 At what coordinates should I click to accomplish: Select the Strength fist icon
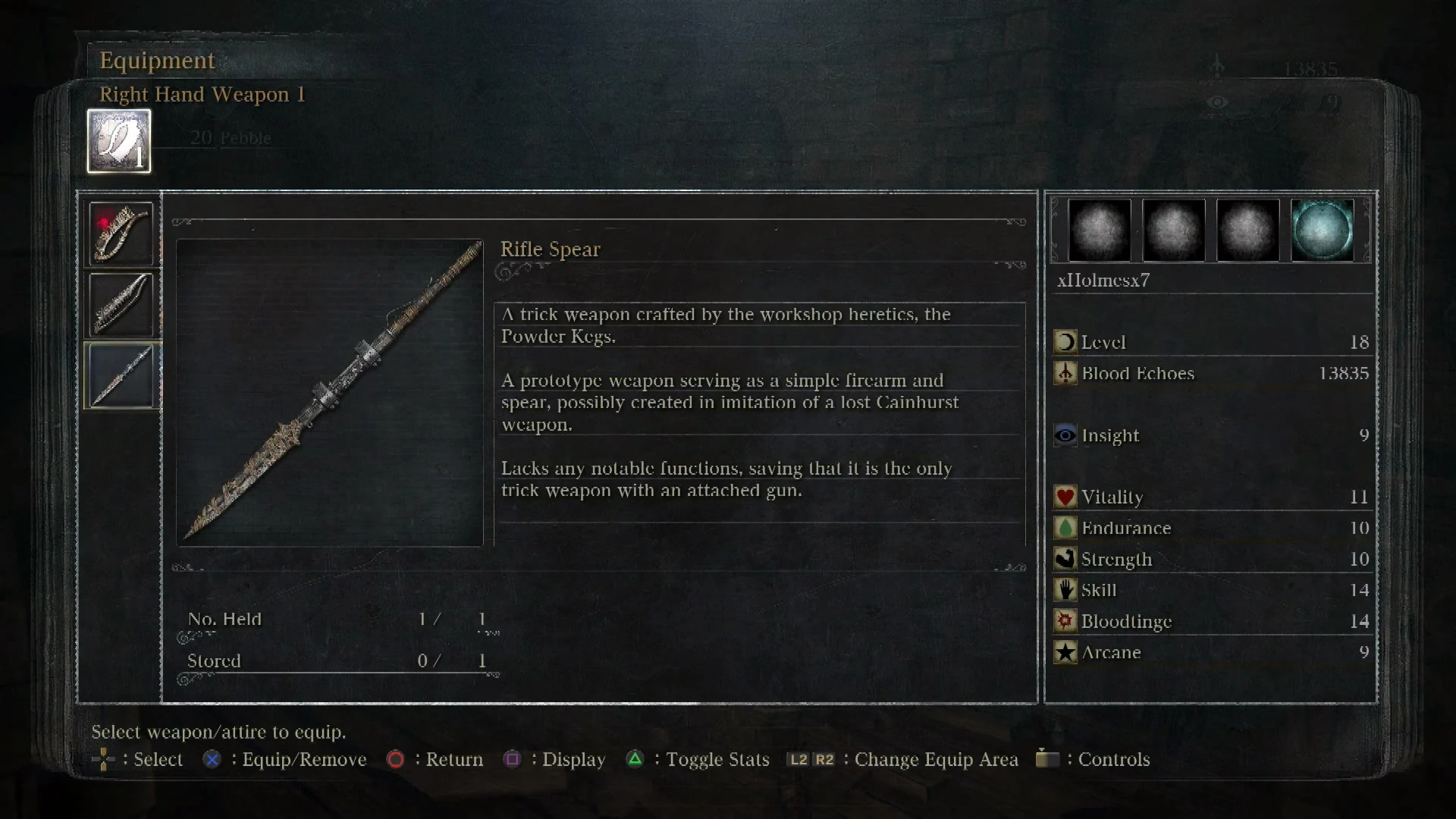coord(1065,559)
